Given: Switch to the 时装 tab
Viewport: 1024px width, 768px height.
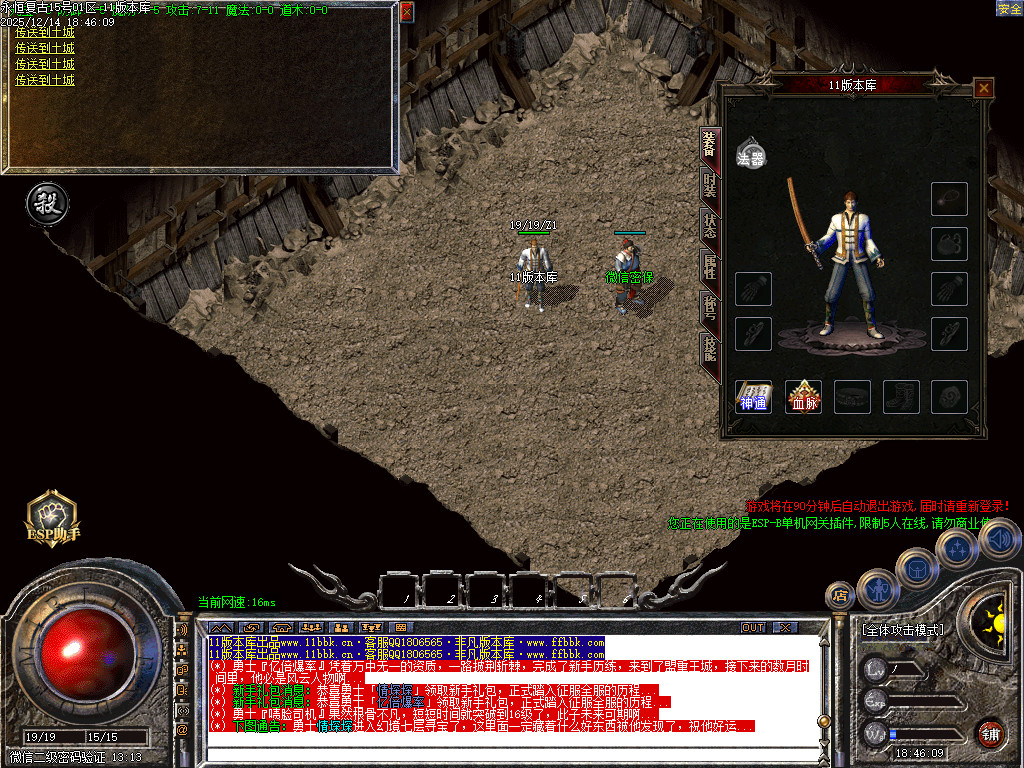Looking at the screenshot, I should 709,185.
